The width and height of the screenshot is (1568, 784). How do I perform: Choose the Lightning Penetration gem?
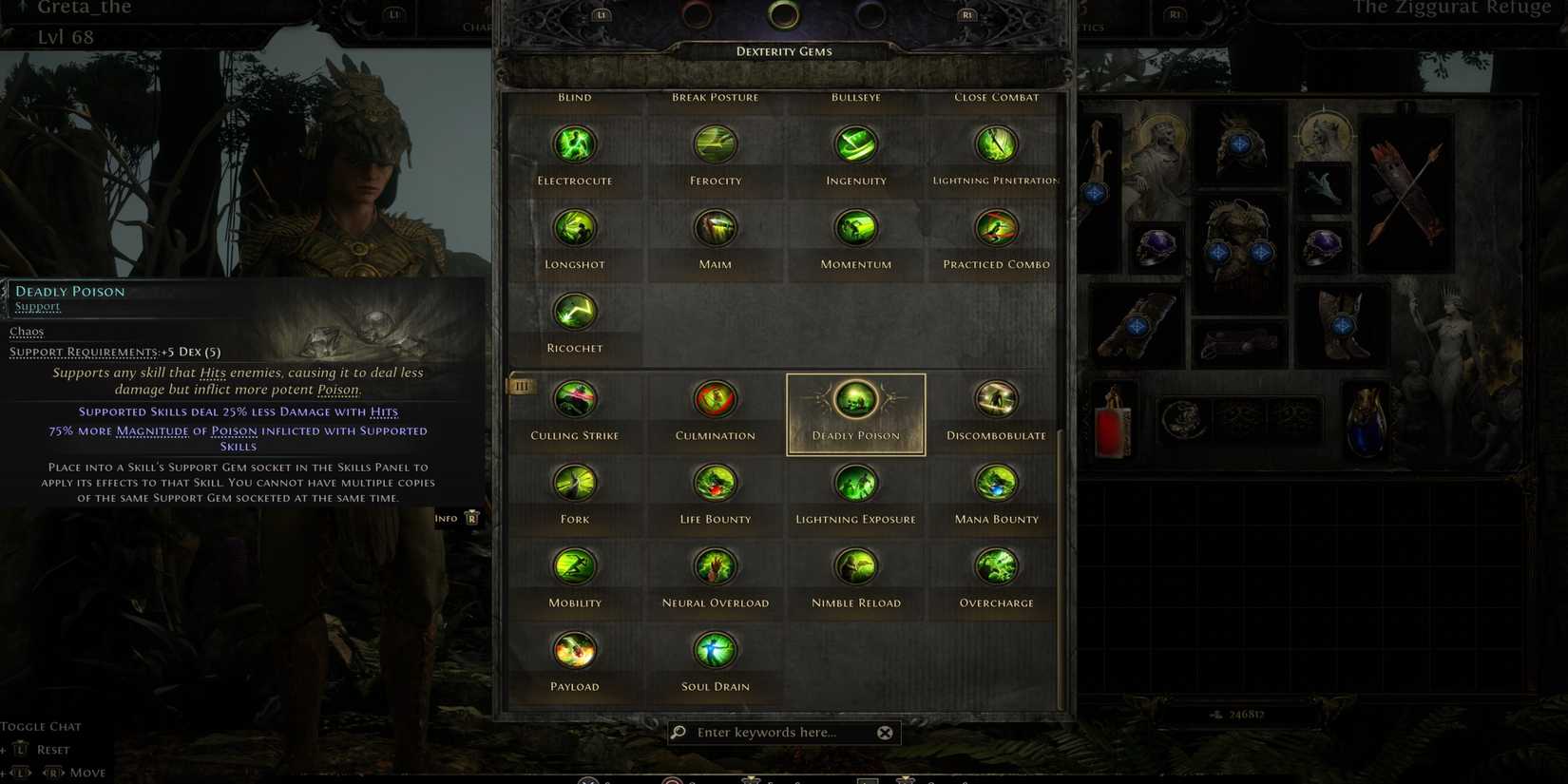[994, 143]
